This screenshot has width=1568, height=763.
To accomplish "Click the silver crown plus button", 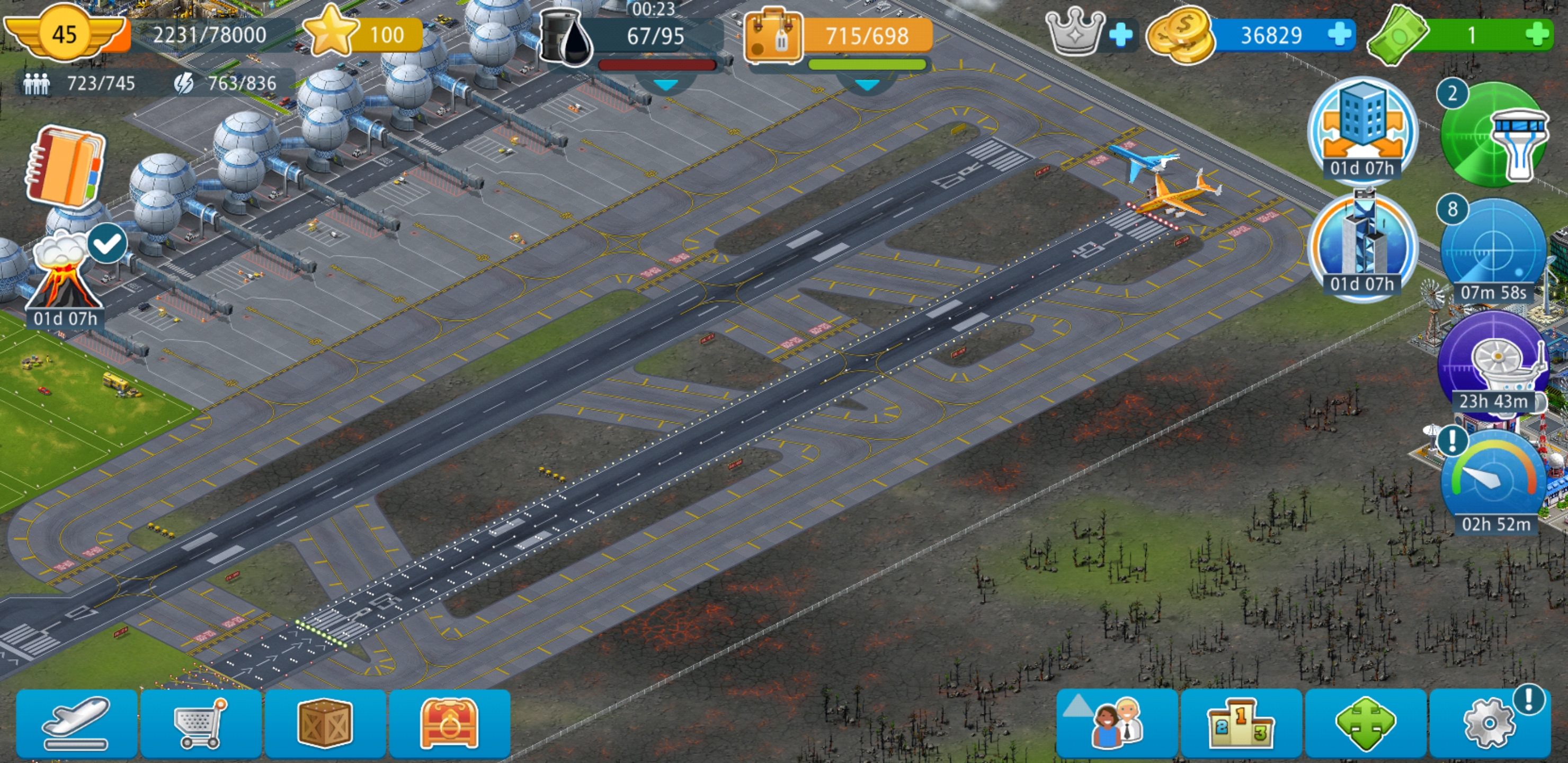I will pyautogui.click(x=1120, y=35).
